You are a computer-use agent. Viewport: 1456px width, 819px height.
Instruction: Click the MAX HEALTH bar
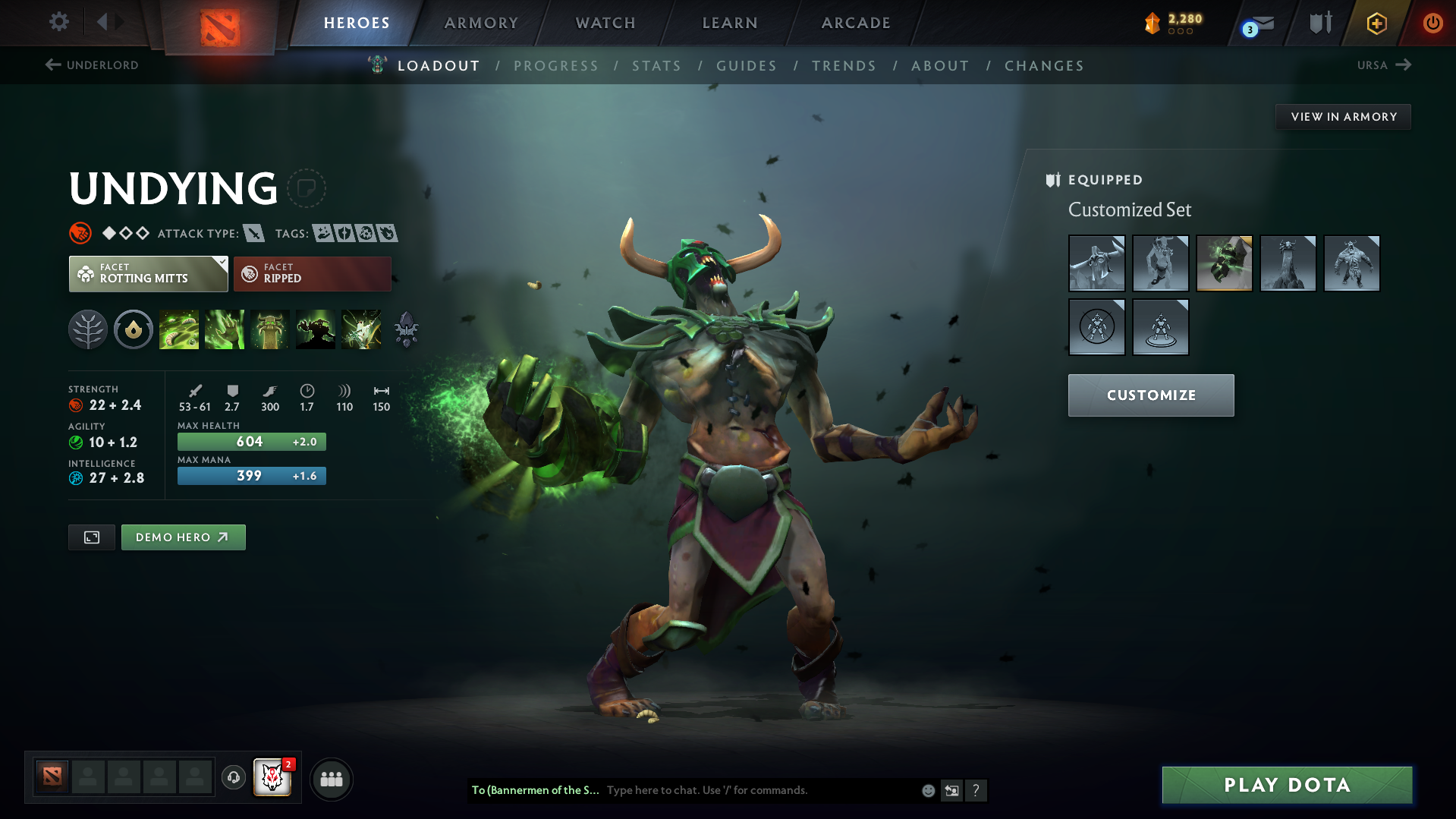click(x=251, y=441)
